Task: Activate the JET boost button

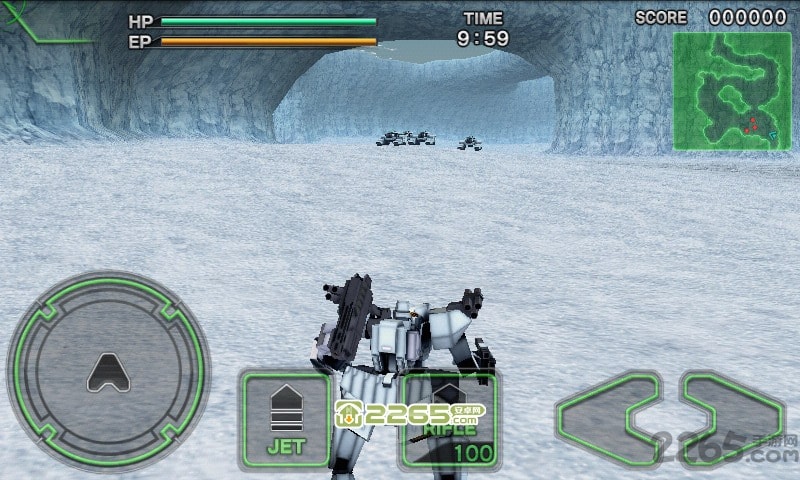Action: tap(285, 419)
